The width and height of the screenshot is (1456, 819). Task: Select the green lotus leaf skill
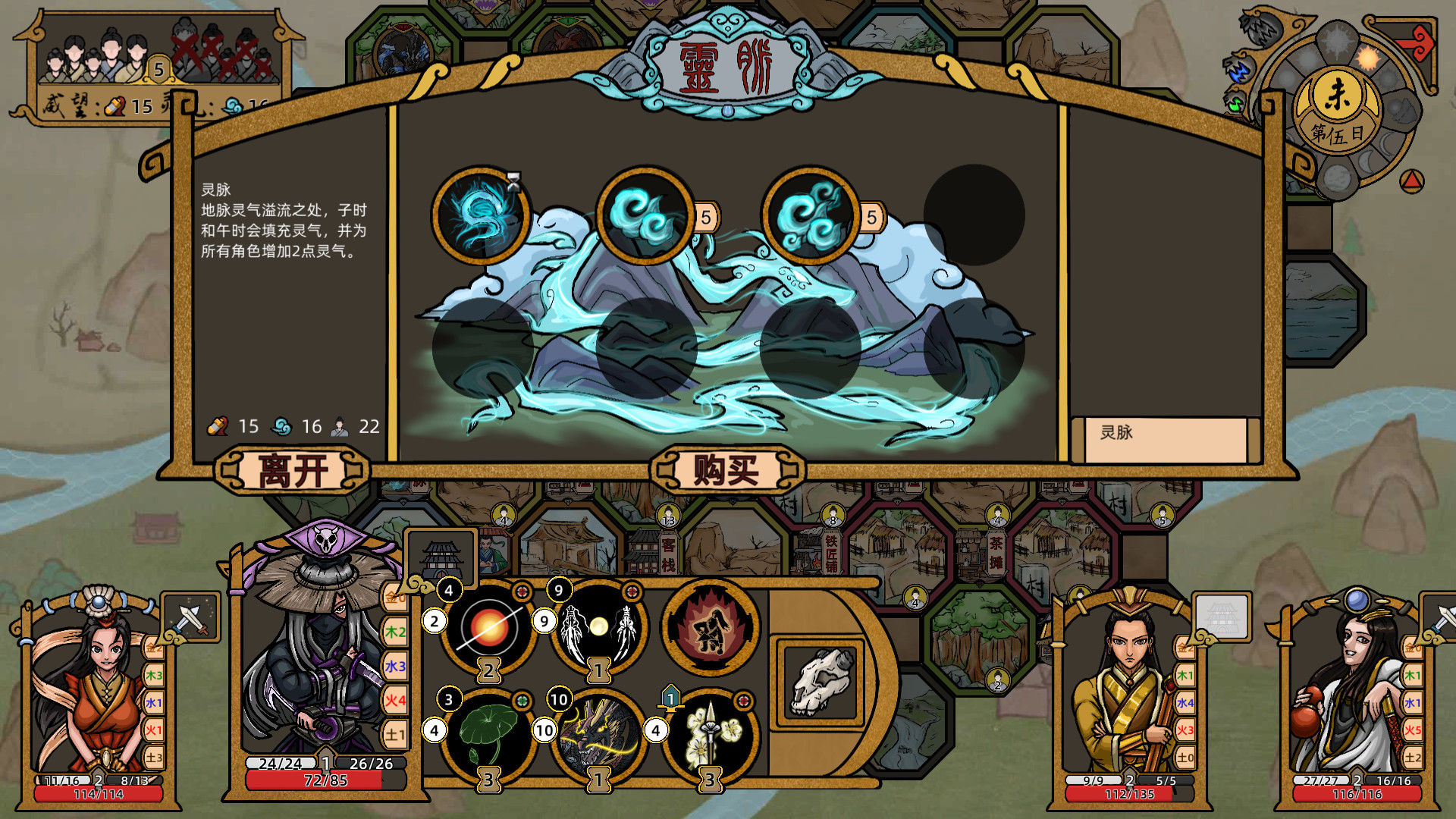click(489, 734)
